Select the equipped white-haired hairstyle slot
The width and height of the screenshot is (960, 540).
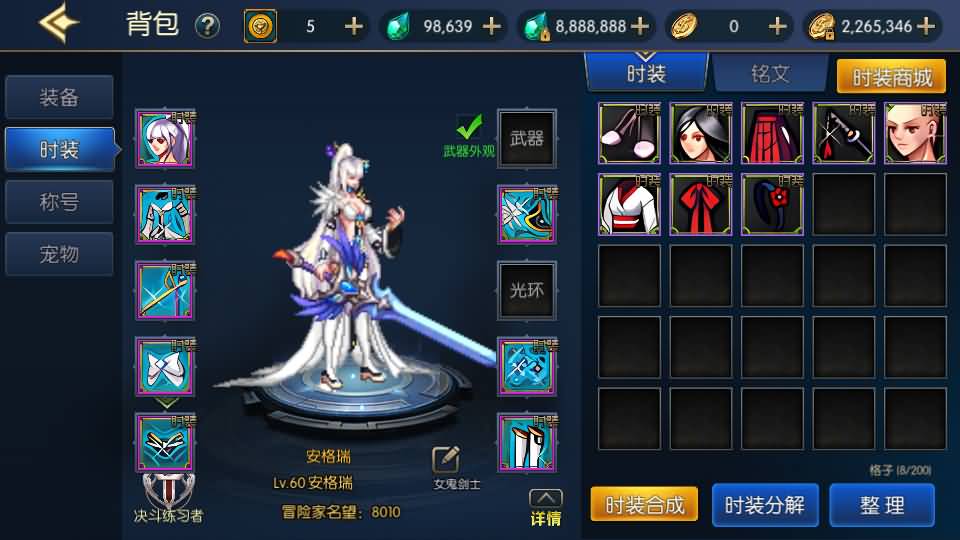coord(165,139)
